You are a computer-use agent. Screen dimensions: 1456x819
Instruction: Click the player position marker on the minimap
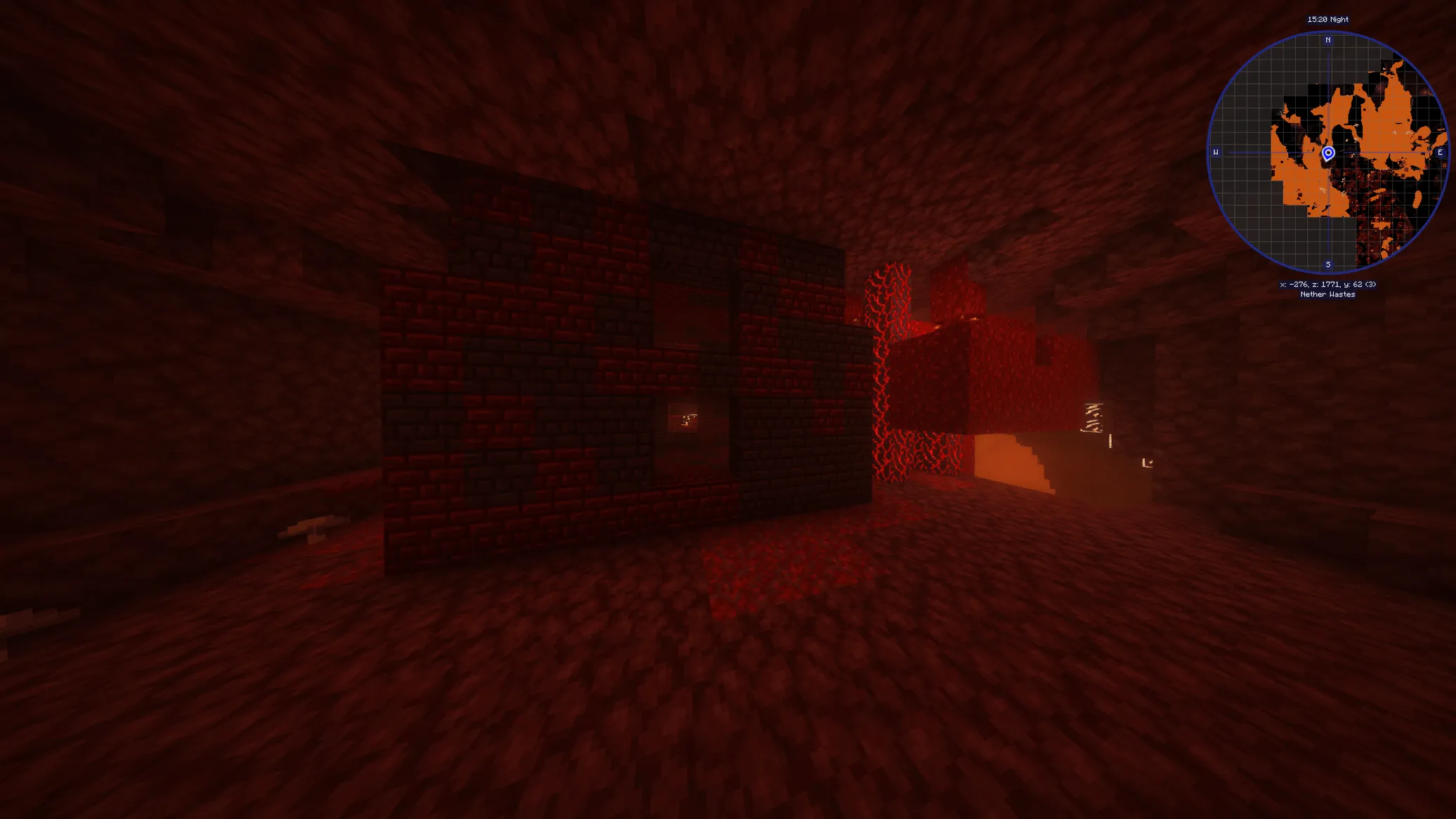[1327, 152]
